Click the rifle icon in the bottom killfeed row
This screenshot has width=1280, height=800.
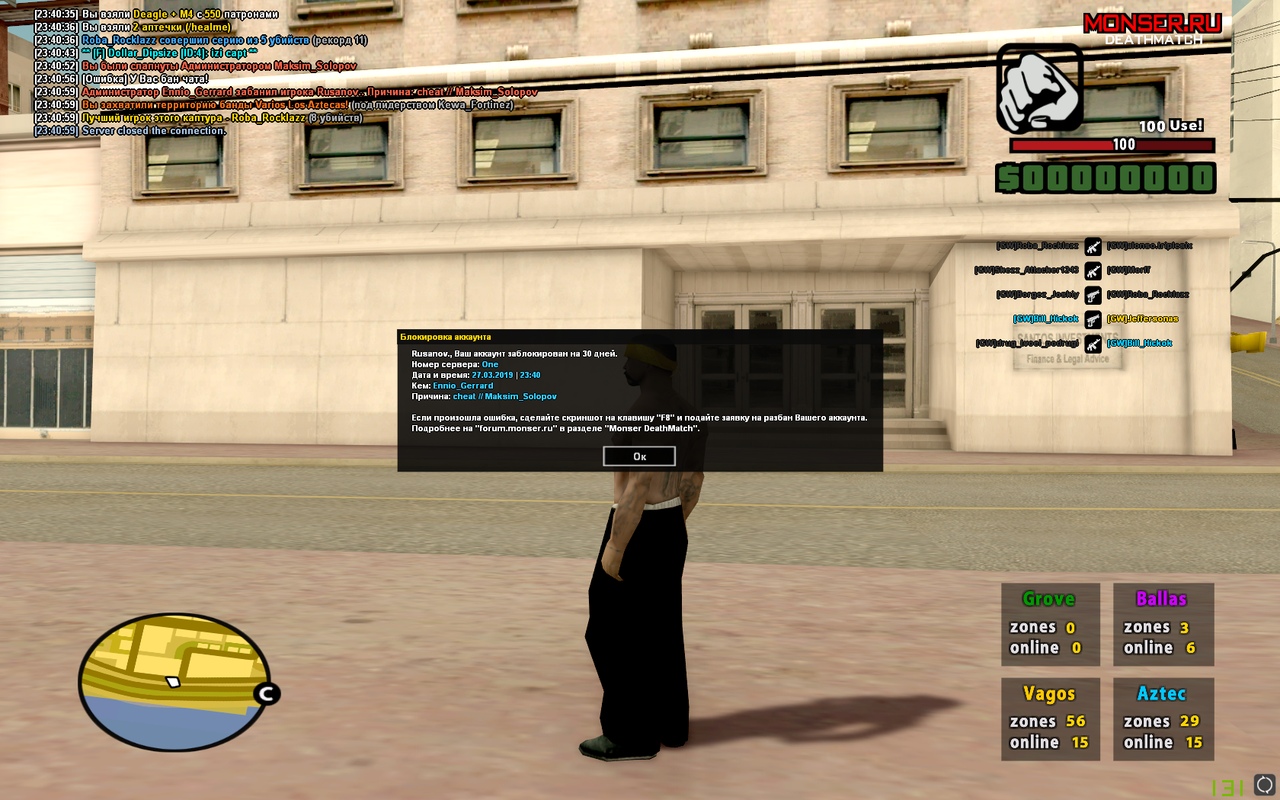coord(1093,345)
